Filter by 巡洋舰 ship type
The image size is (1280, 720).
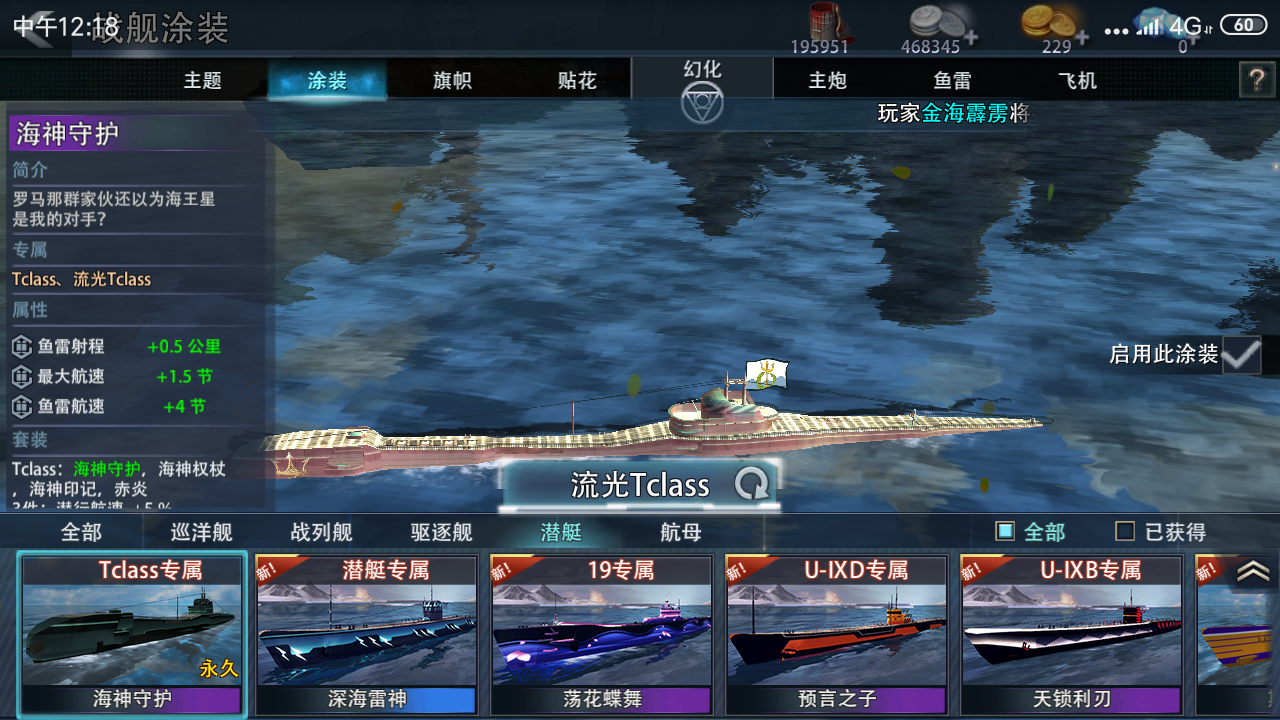click(201, 532)
